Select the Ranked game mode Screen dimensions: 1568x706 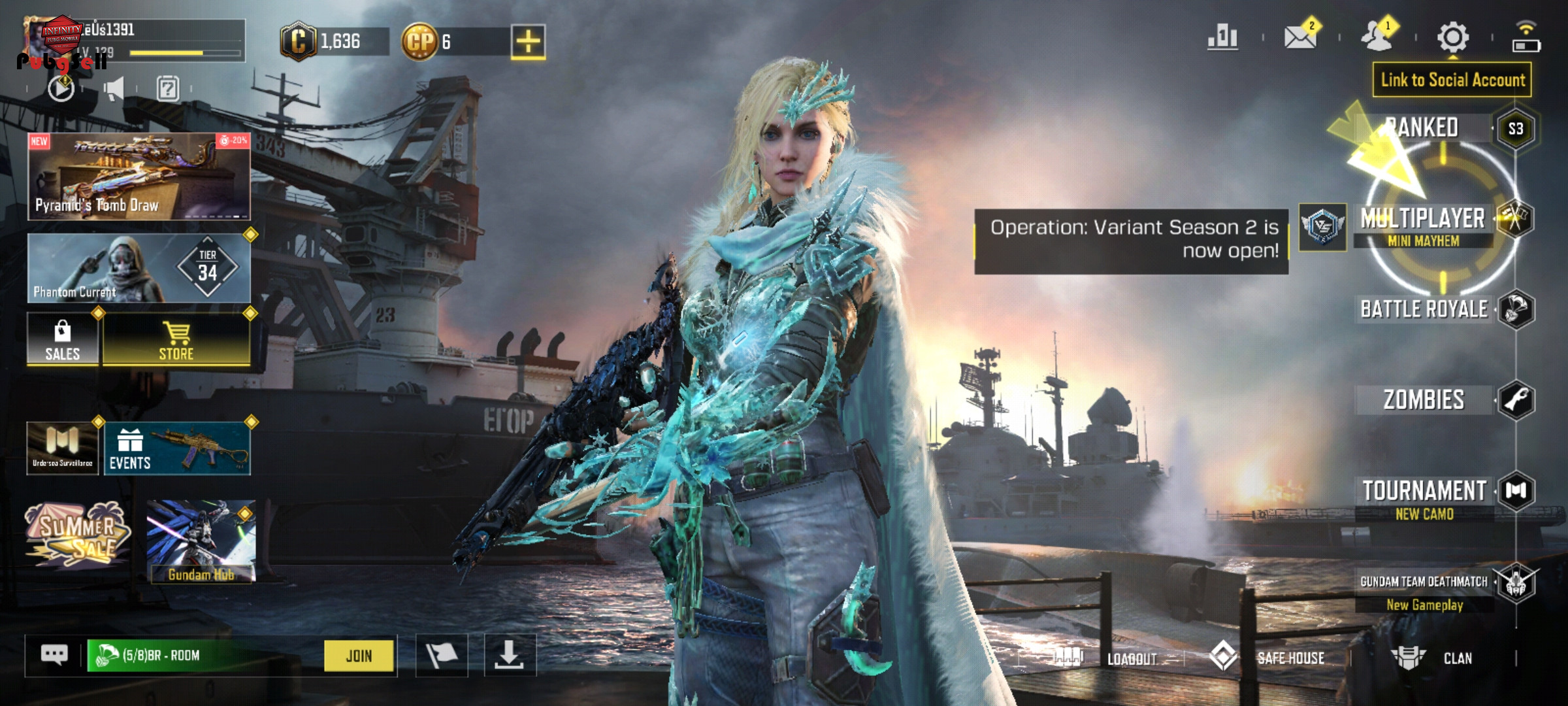click(x=1424, y=127)
